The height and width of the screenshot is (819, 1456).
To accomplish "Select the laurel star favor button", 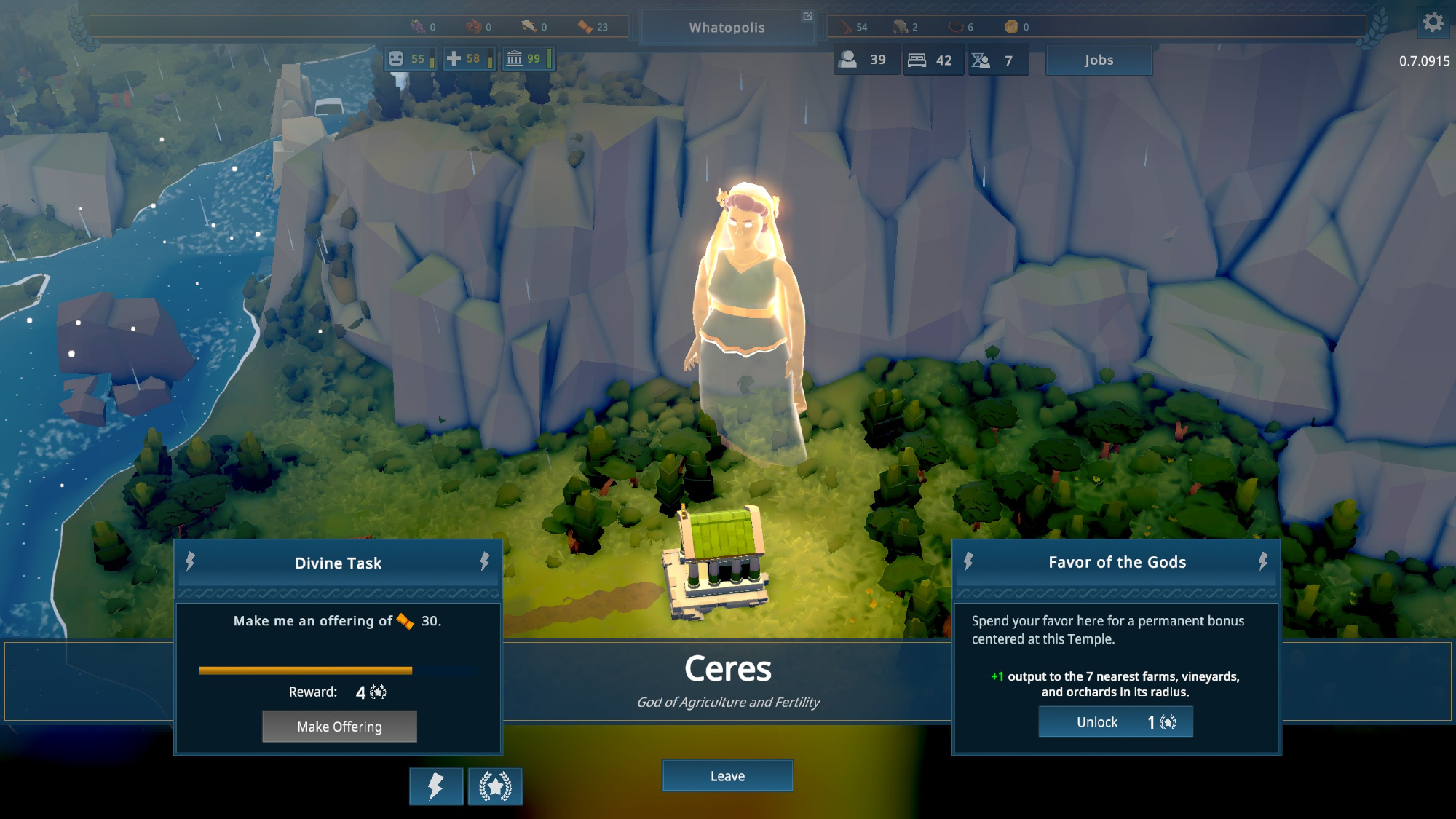I will point(495,786).
